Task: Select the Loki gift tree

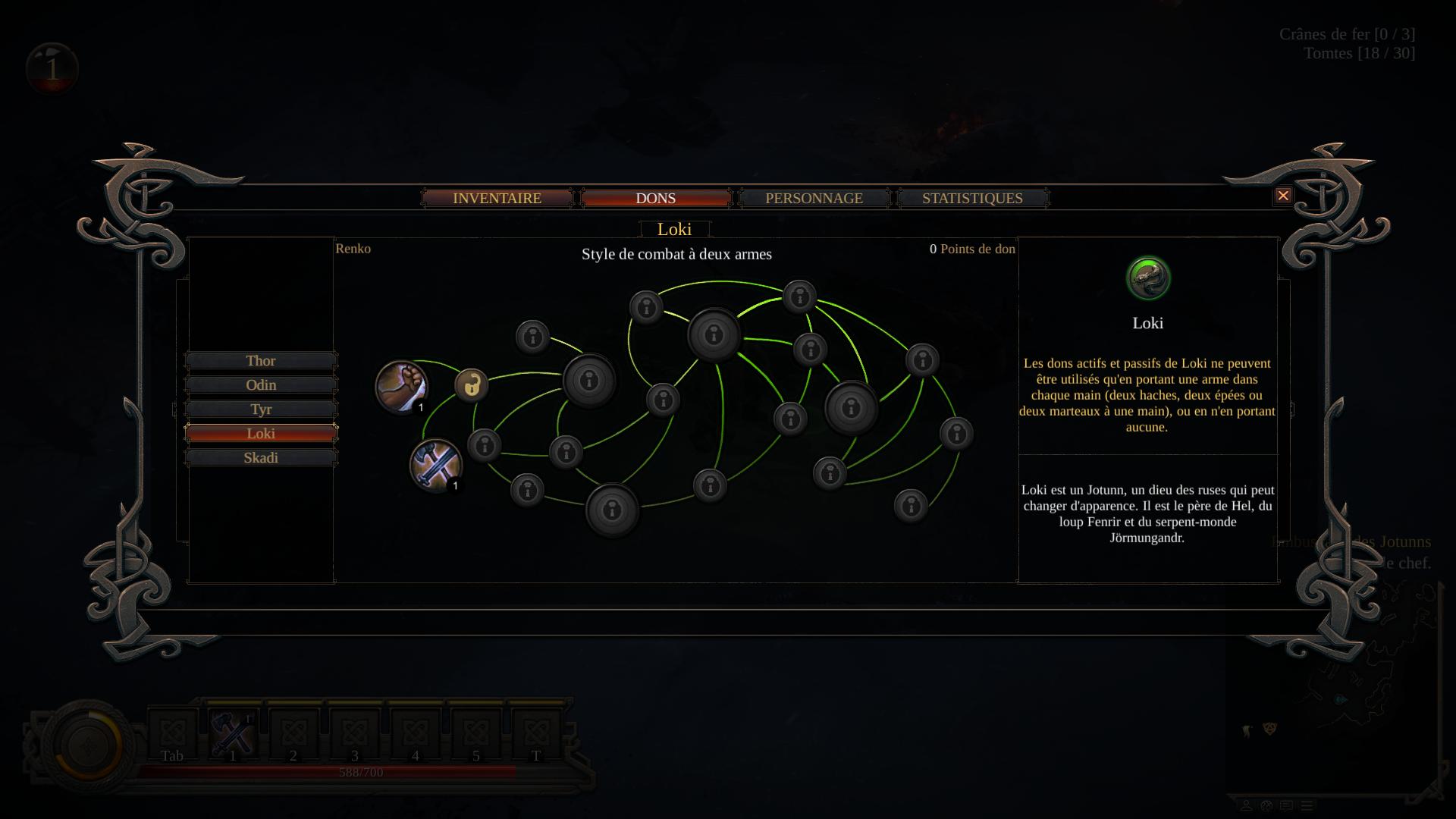Action: pyautogui.click(x=260, y=433)
